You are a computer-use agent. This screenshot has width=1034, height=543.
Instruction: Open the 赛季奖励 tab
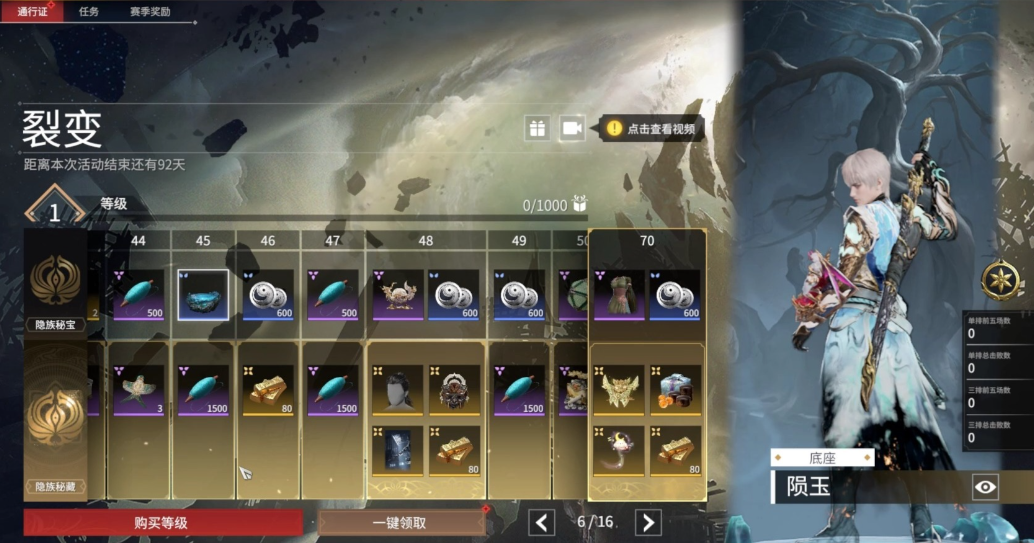tap(150, 12)
